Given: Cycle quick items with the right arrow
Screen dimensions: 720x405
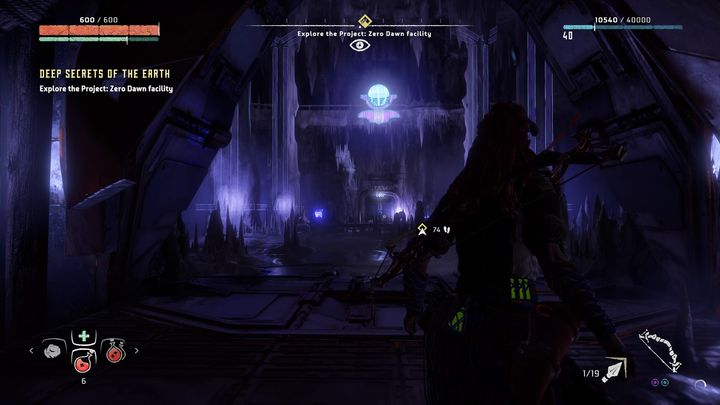Looking at the screenshot, I should [136, 350].
